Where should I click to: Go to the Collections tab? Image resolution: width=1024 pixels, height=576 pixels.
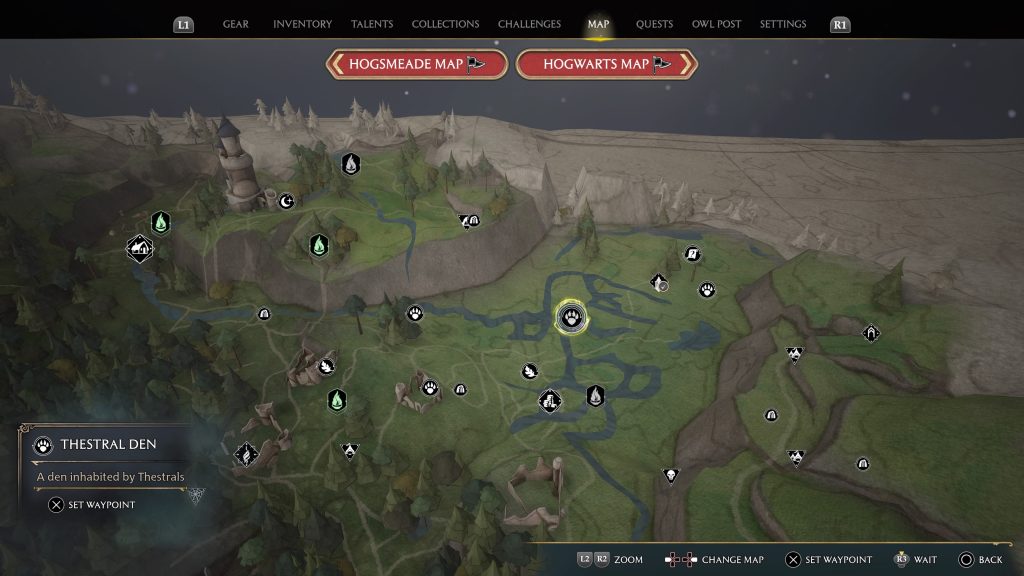[x=445, y=24]
